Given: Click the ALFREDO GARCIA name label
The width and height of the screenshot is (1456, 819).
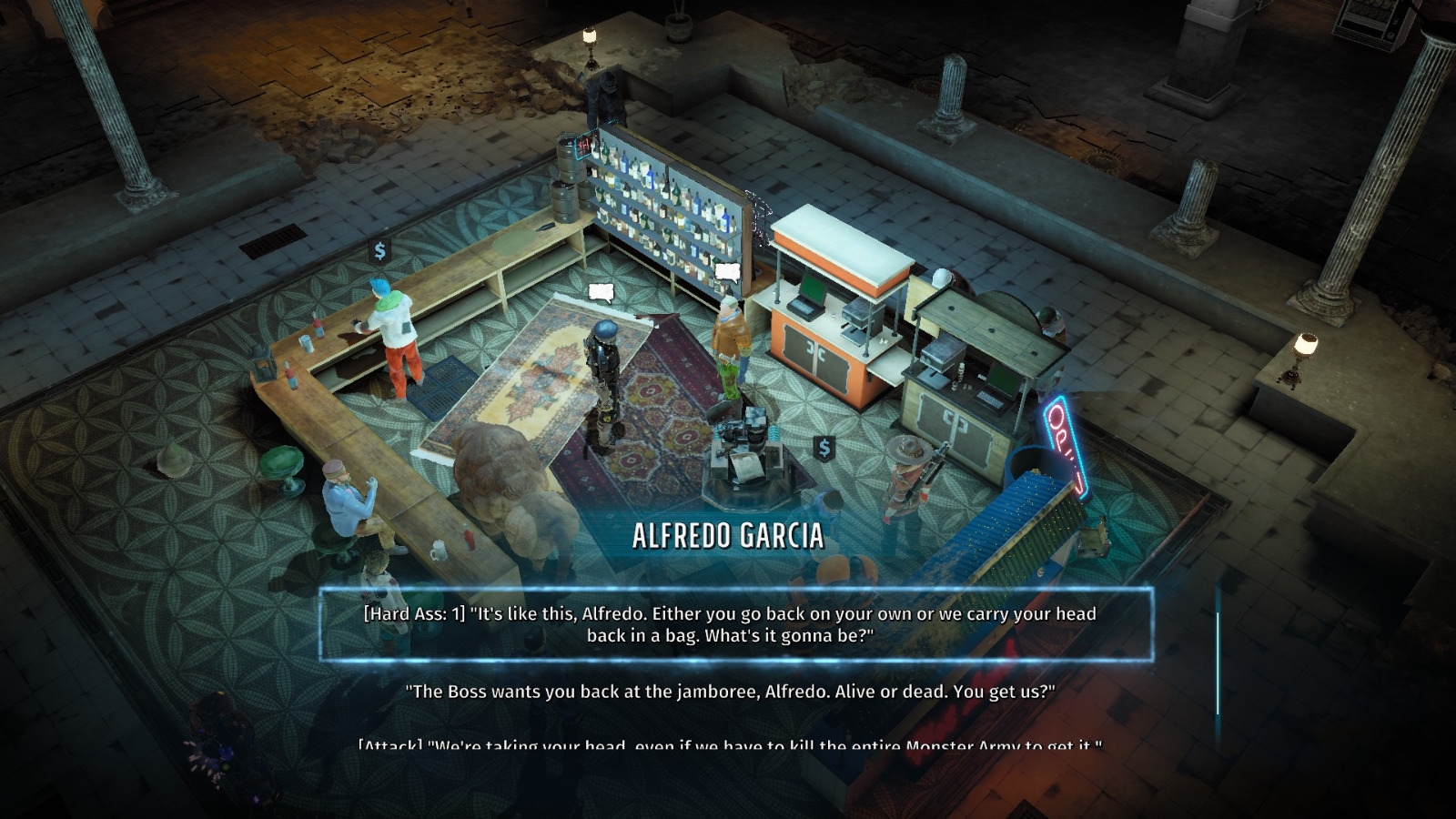Looking at the screenshot, I should click(x=728, y=537).
